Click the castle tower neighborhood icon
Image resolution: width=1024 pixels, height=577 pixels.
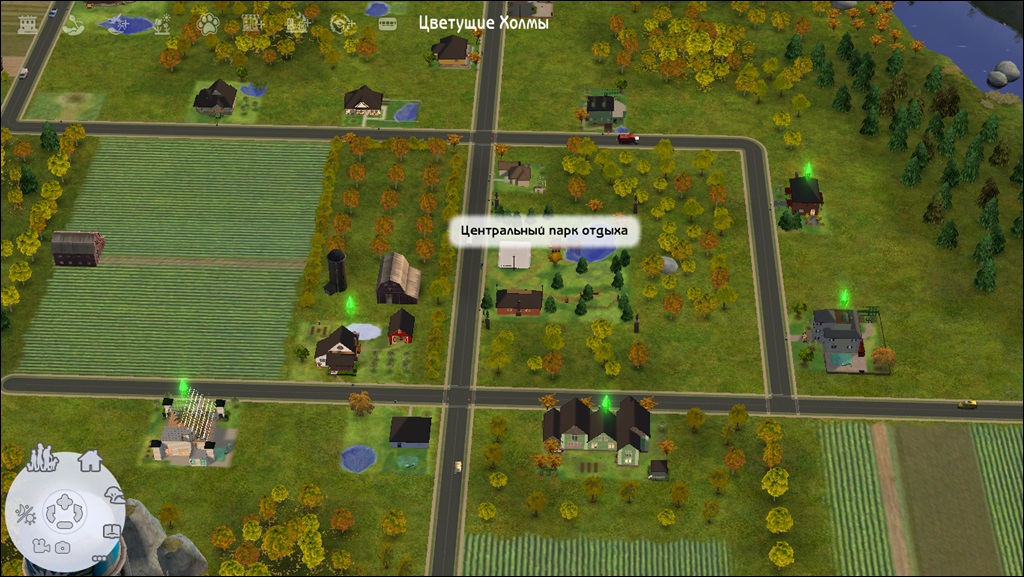pos(26,23)
